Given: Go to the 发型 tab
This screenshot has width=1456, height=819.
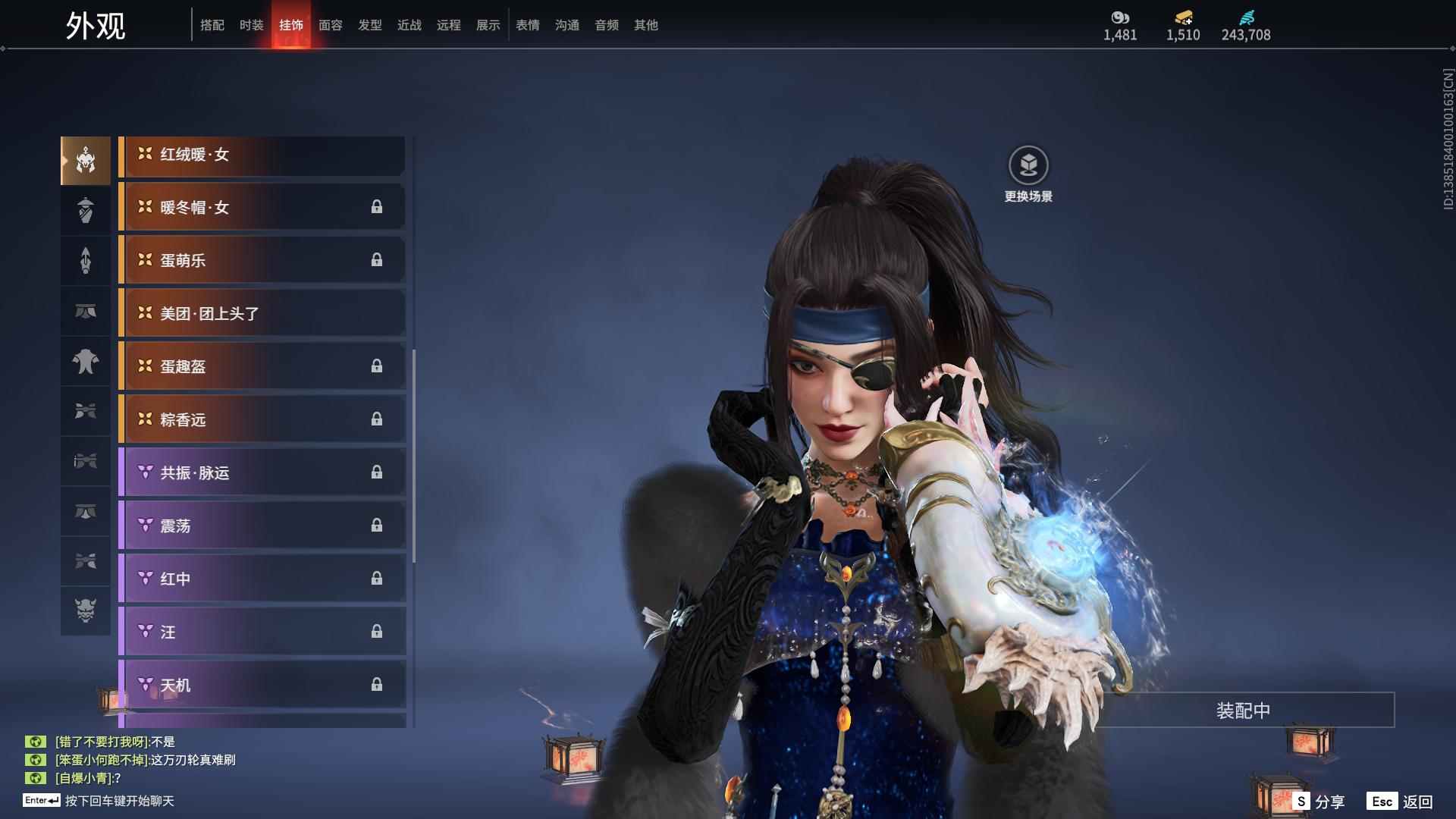Looking at the screenshot, I should coord(370,25).
